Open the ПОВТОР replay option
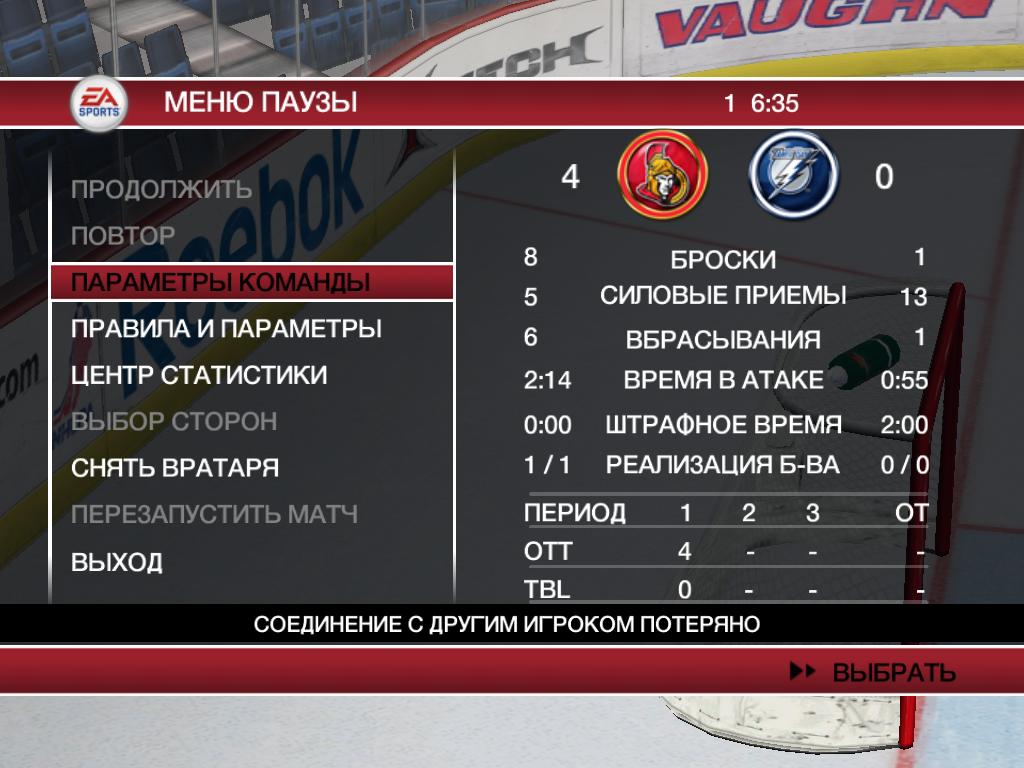The width and height of the screenshot is (1024, 768). tap(123, 236)
